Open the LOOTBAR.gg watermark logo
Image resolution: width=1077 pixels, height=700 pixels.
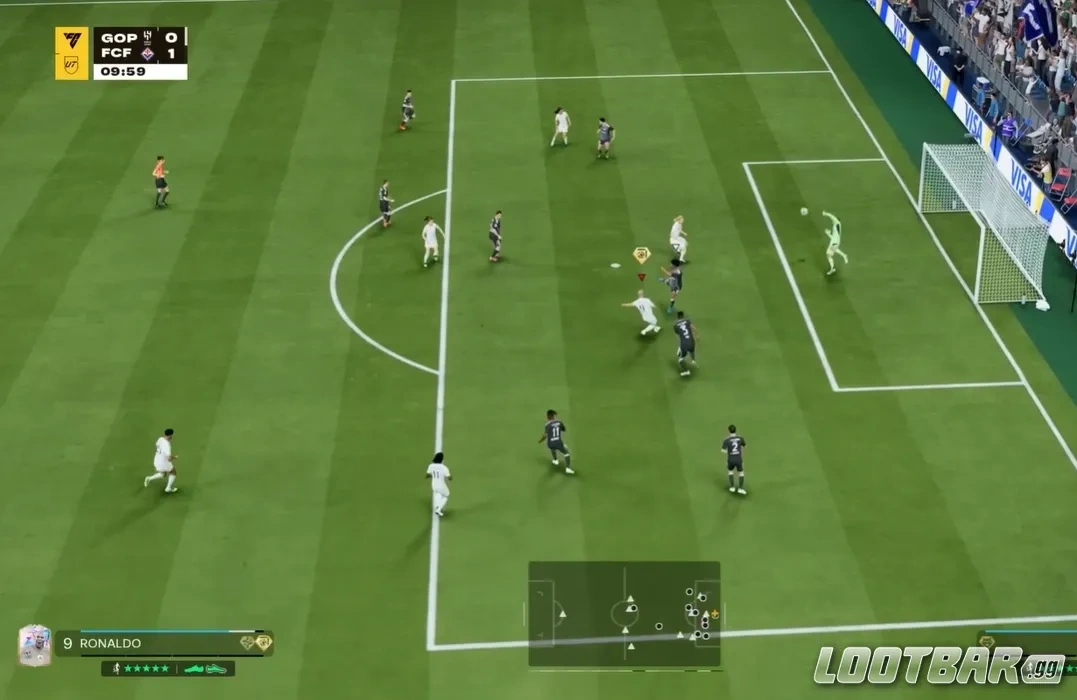938,666
